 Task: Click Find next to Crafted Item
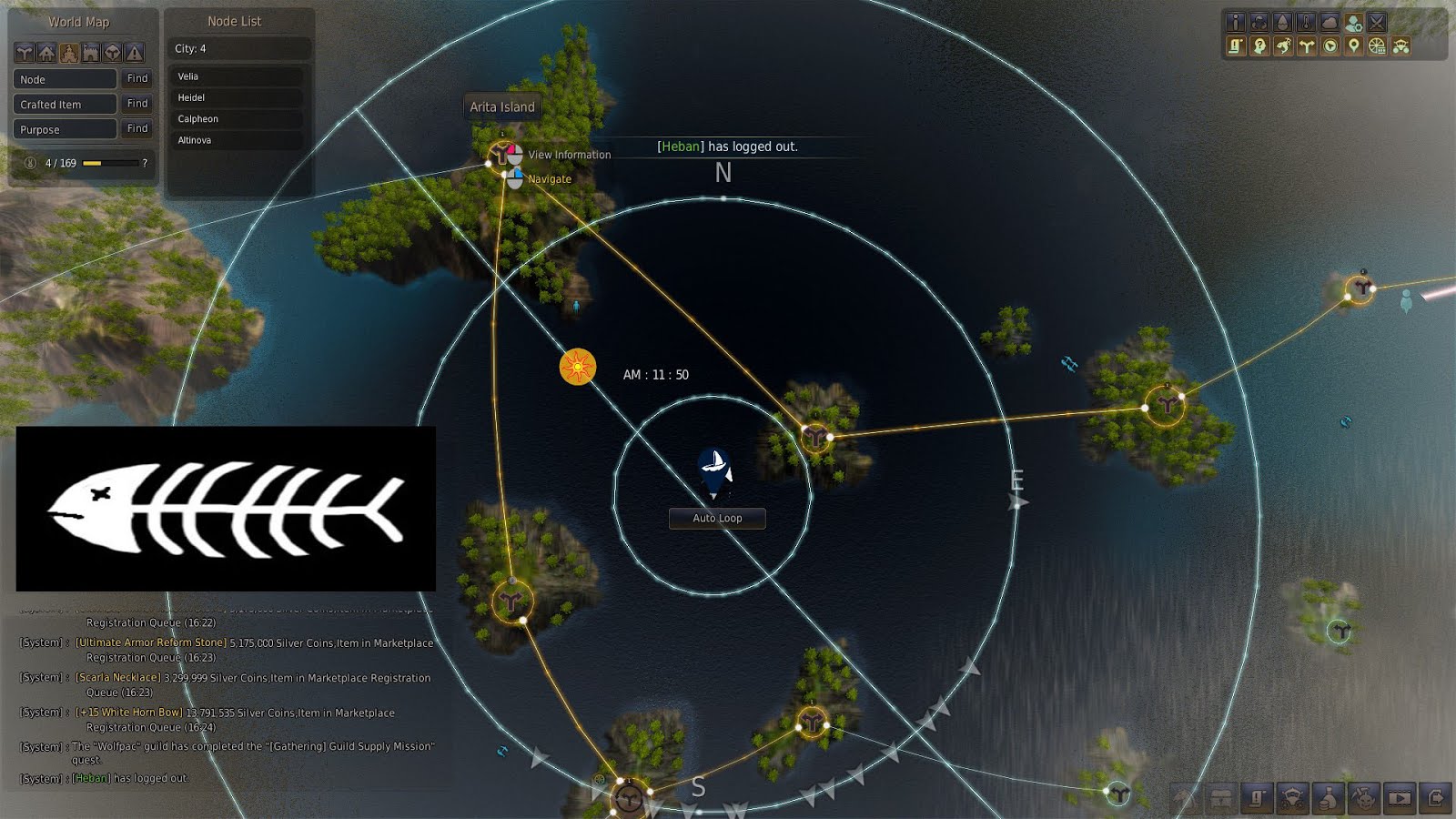click(136, 103)
